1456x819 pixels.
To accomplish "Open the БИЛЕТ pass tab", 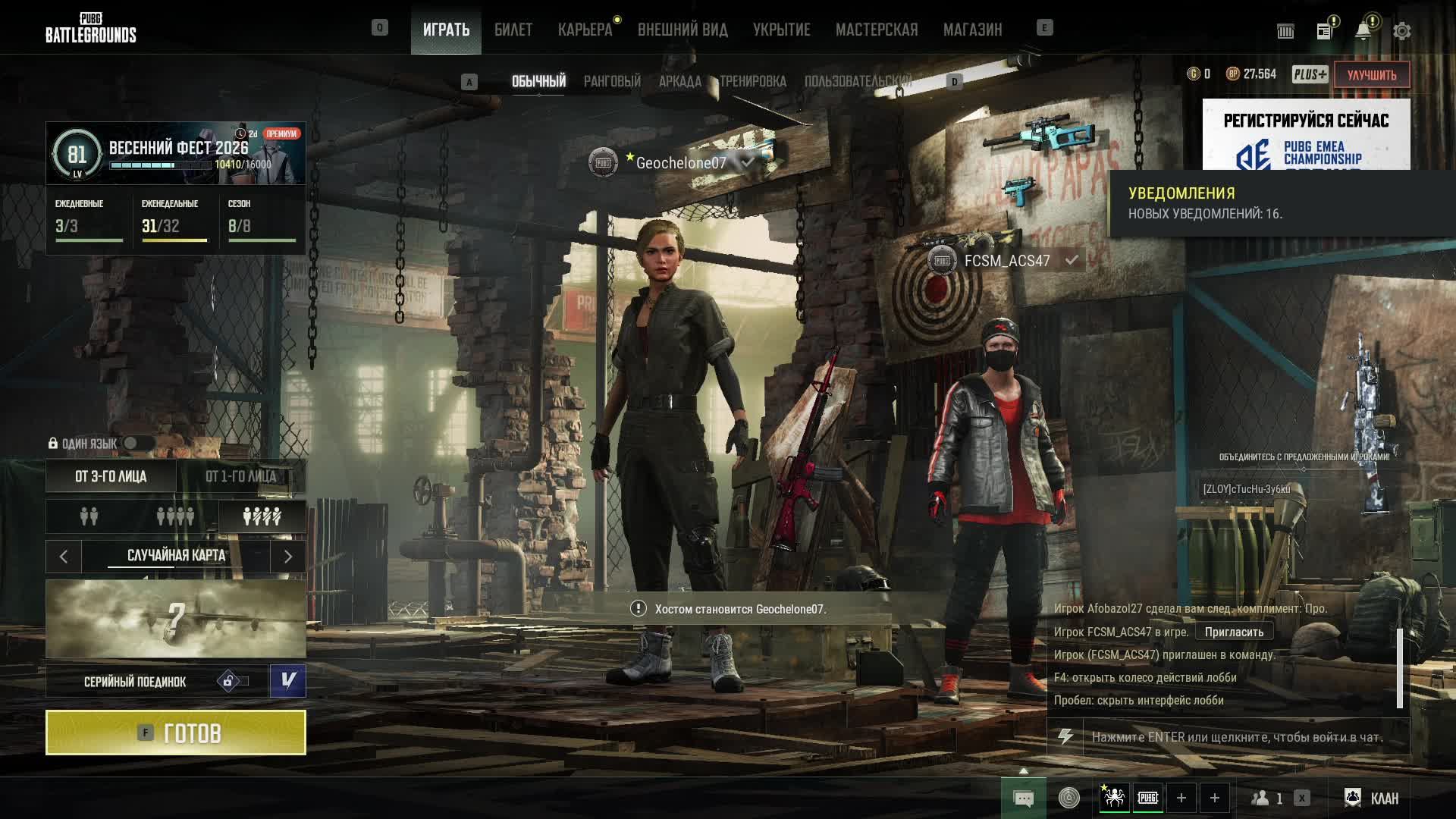I will [x=513, y=30].
